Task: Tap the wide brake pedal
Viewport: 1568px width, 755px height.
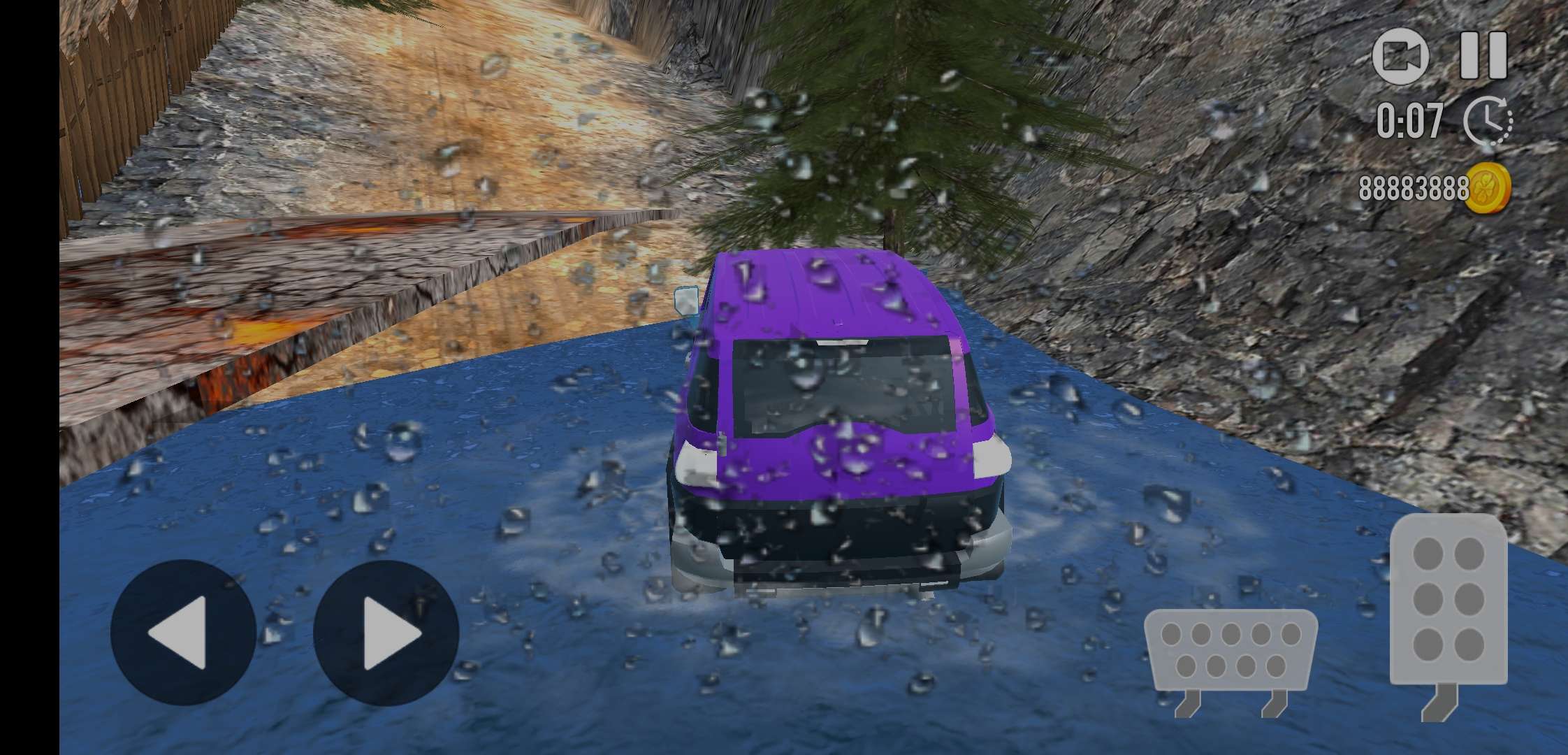Action: pyautogui.click(x=1231, y=650)
